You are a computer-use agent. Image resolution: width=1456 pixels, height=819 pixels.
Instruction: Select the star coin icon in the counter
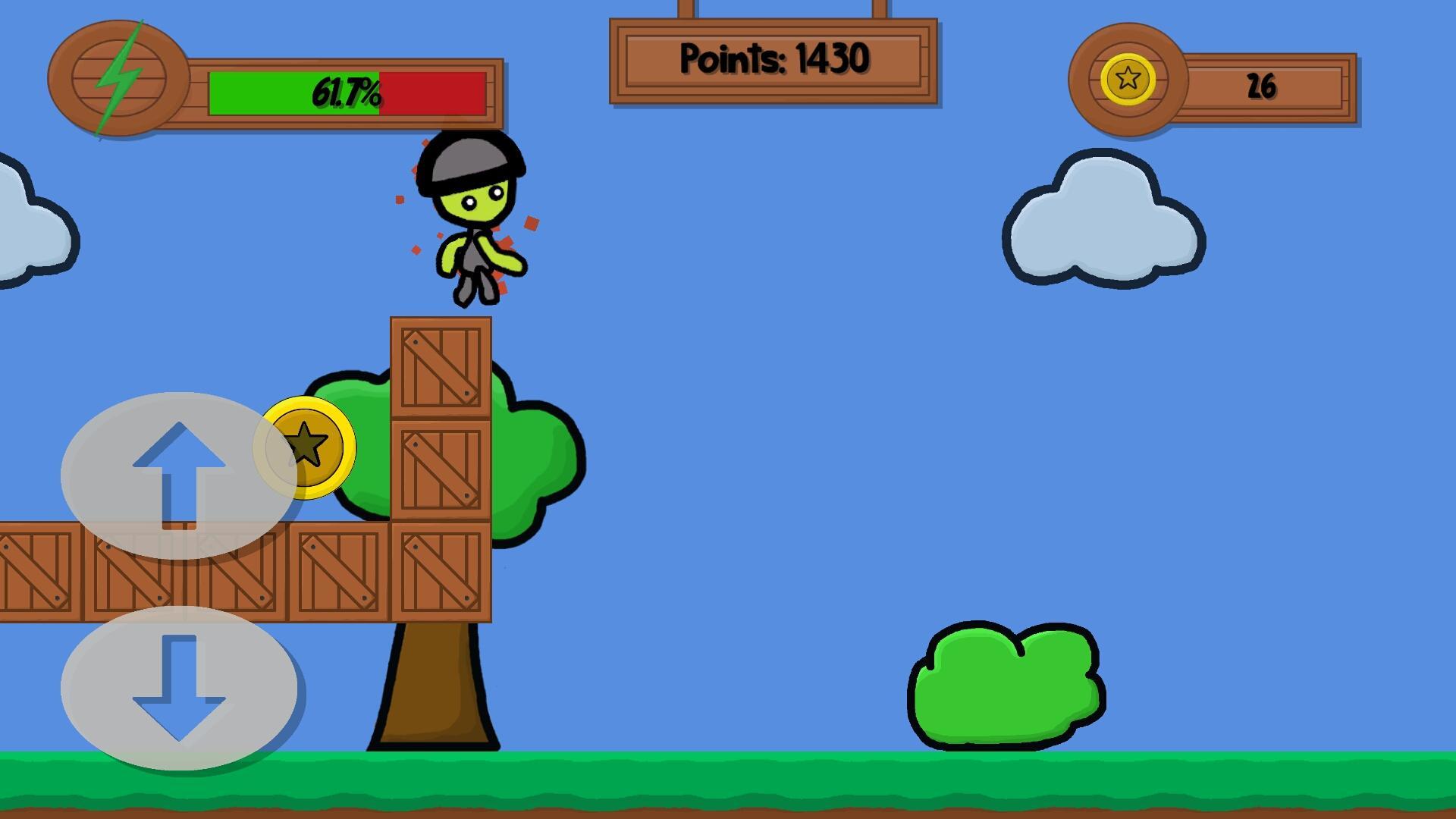click(1129, 77)
